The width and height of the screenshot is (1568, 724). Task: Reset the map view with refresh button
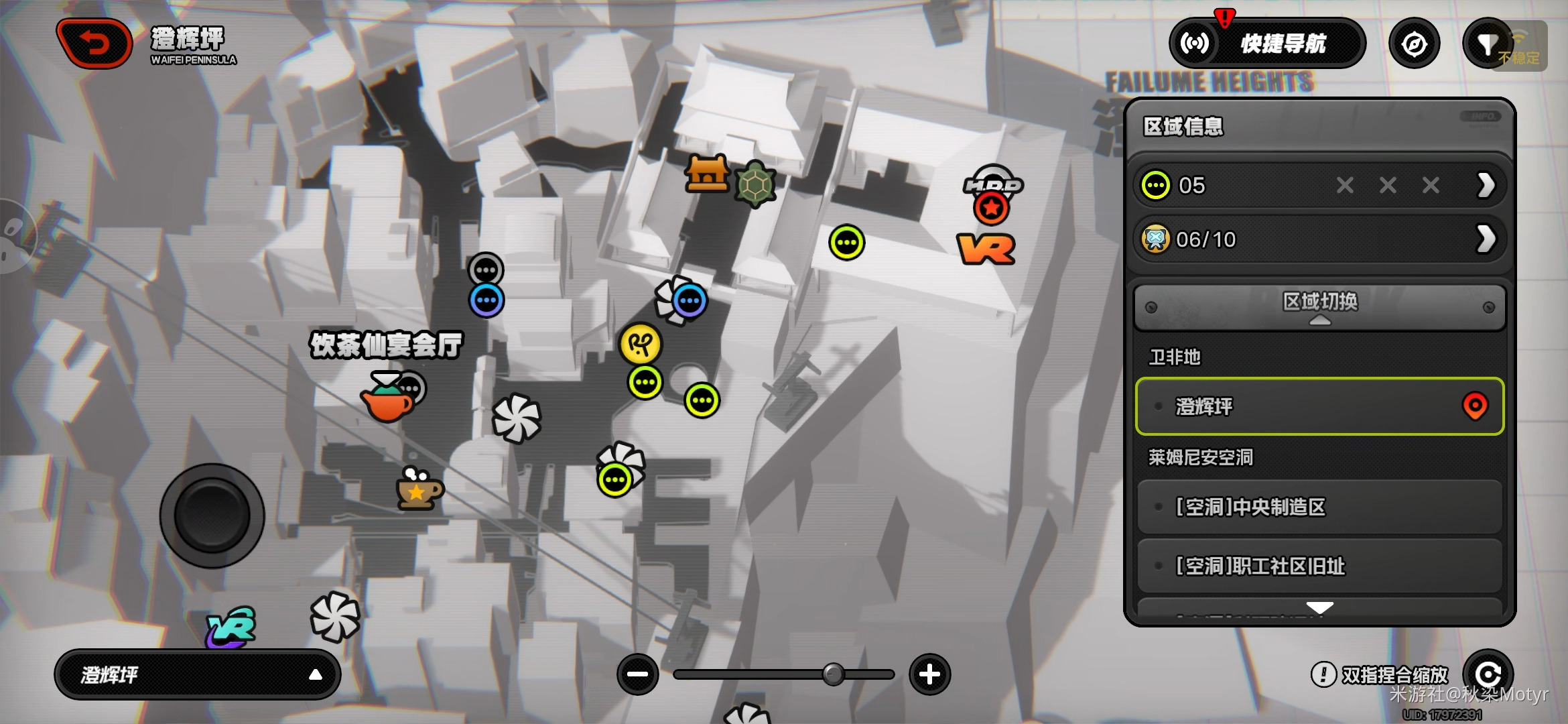coord(1488,674)
